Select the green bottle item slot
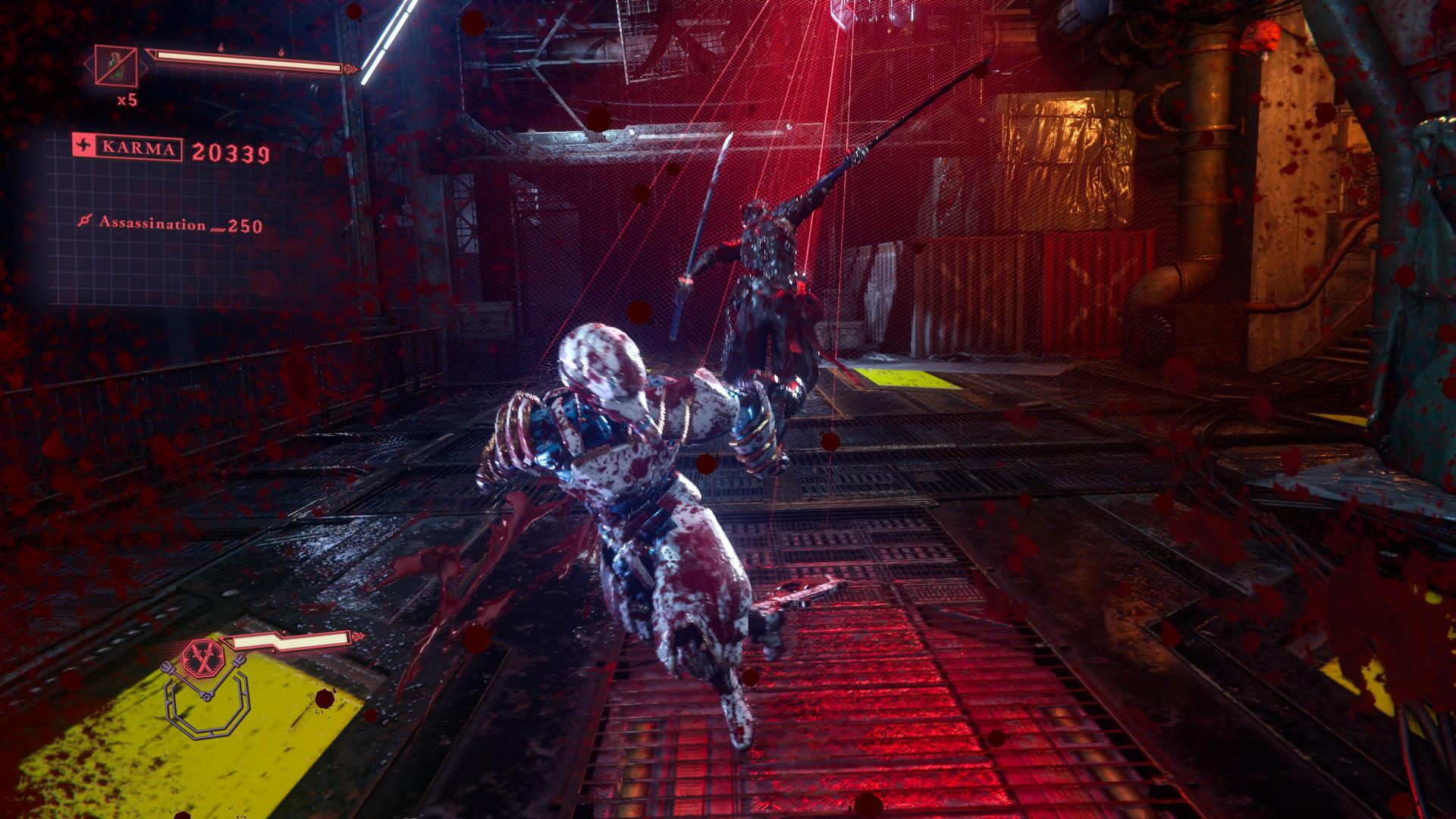 tap(116, 66)
